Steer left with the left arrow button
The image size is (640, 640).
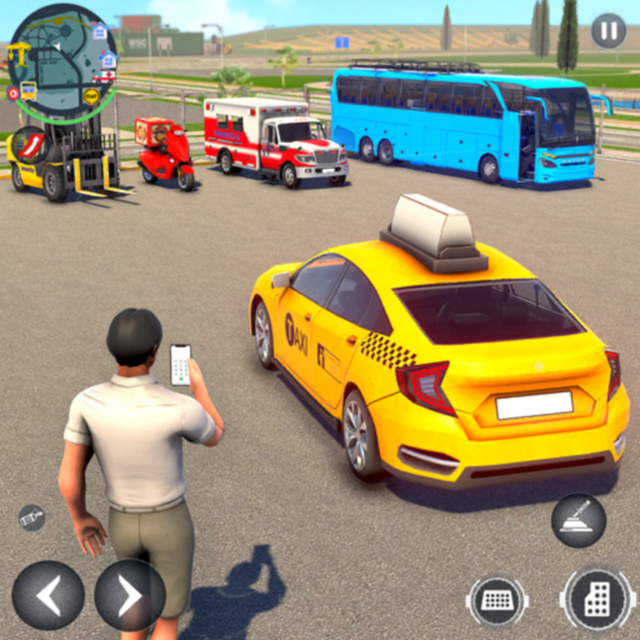tap(47, 595)
